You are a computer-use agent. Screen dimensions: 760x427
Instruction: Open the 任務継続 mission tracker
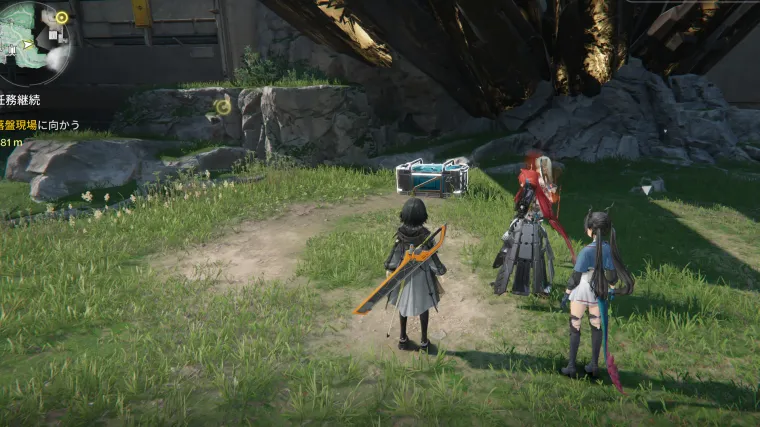(x=23, y=98)
